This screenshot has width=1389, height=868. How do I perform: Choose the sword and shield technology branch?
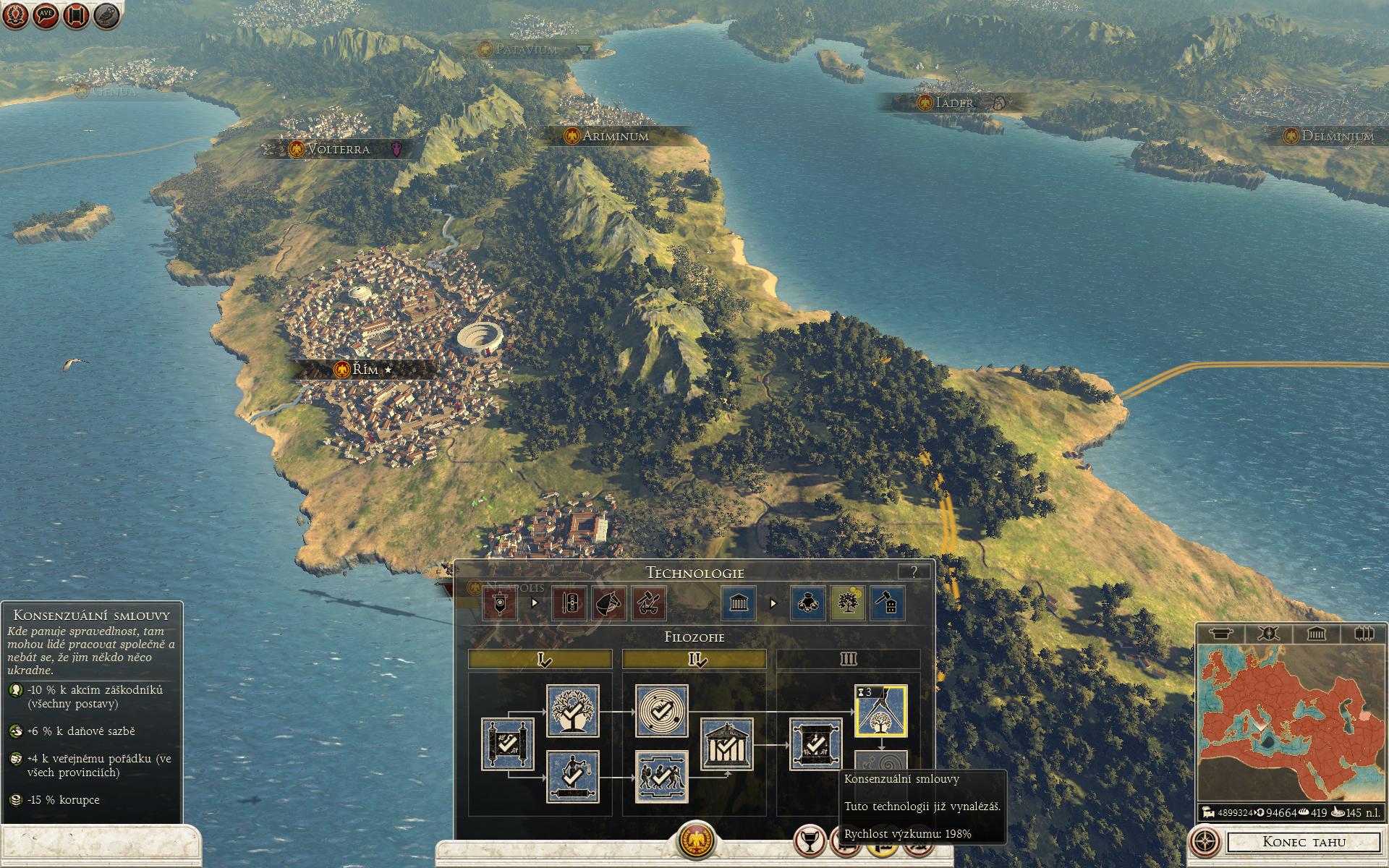(x=569, y=603)
